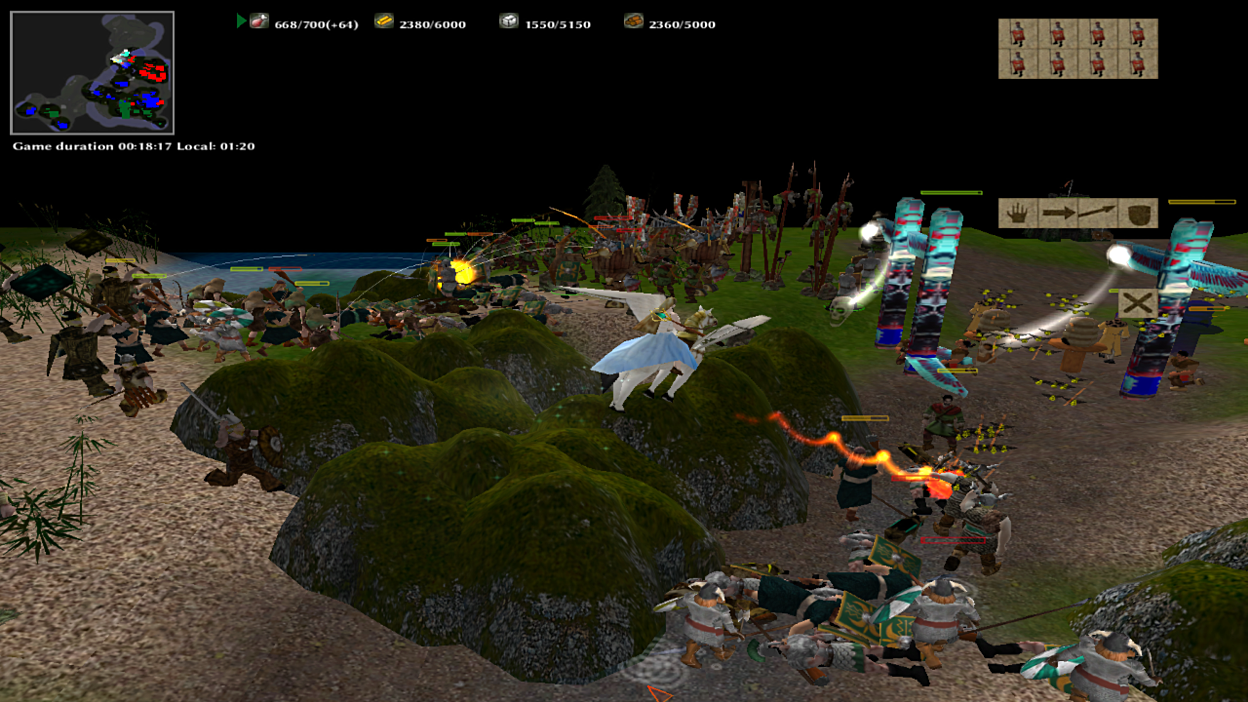Activate the long diagonal arrow command
The height and width of the screenshot is (702, 1248).
click(x=1097, y=213)
